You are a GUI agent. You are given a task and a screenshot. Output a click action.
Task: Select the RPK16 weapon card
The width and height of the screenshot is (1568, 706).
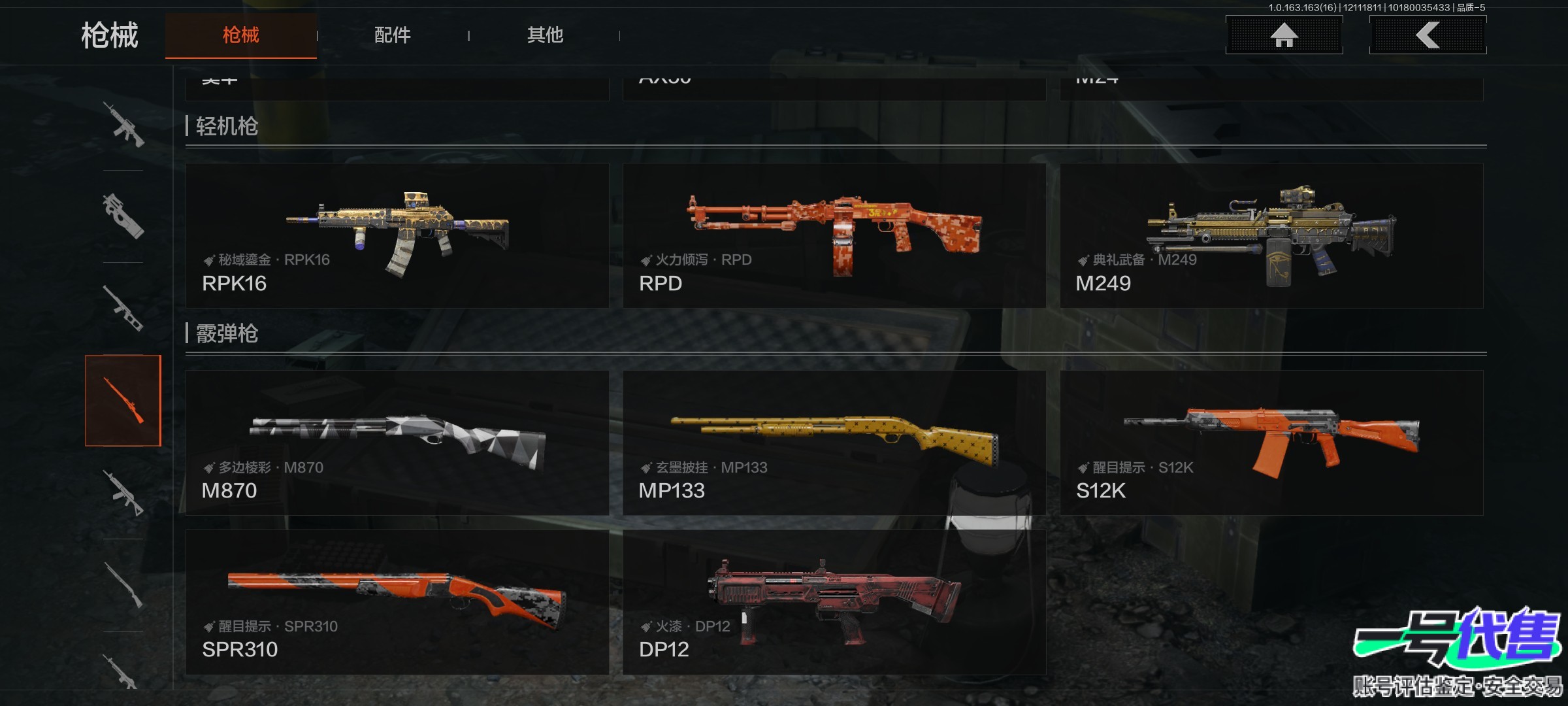point(397,235)
